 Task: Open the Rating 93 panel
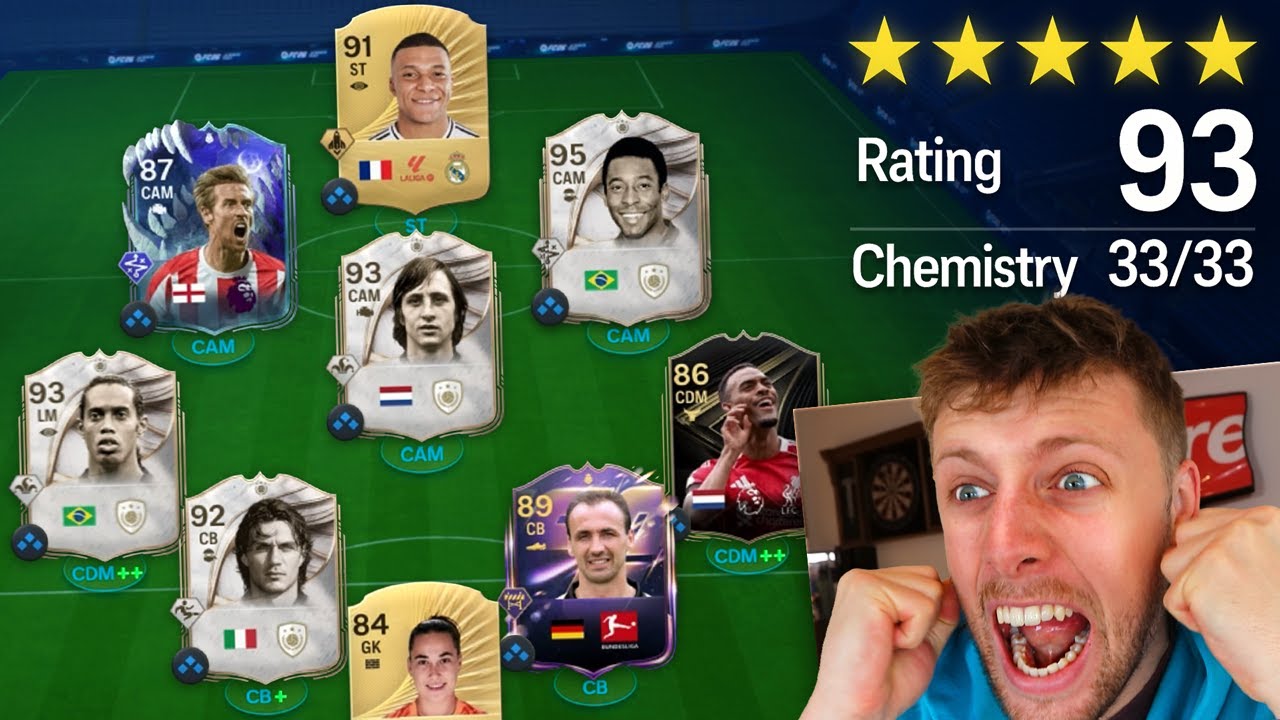point(1050,160)
